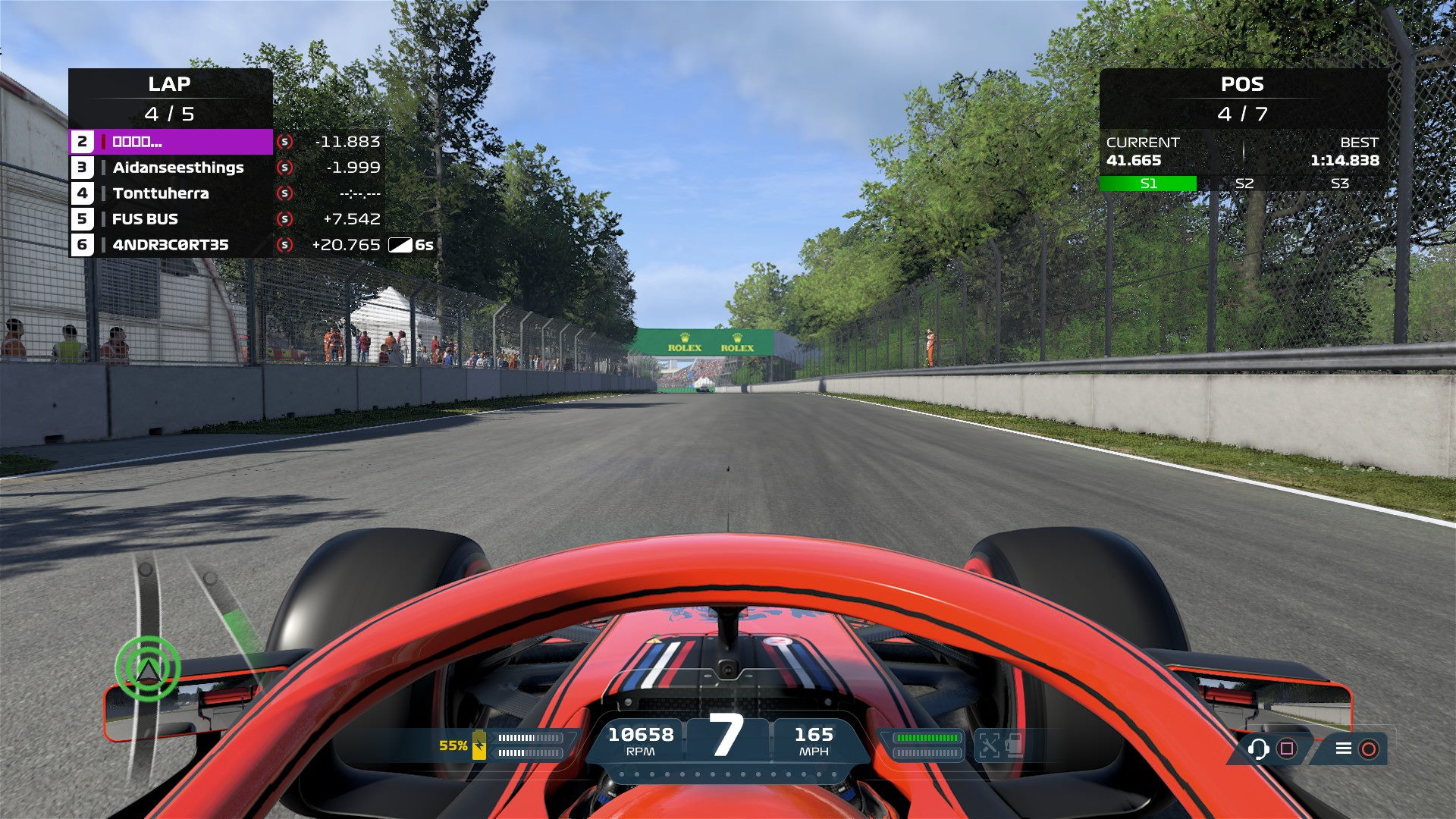Open the three-line menu icon
This screenshot has height=819, width=1456.
pos(1343,748)
